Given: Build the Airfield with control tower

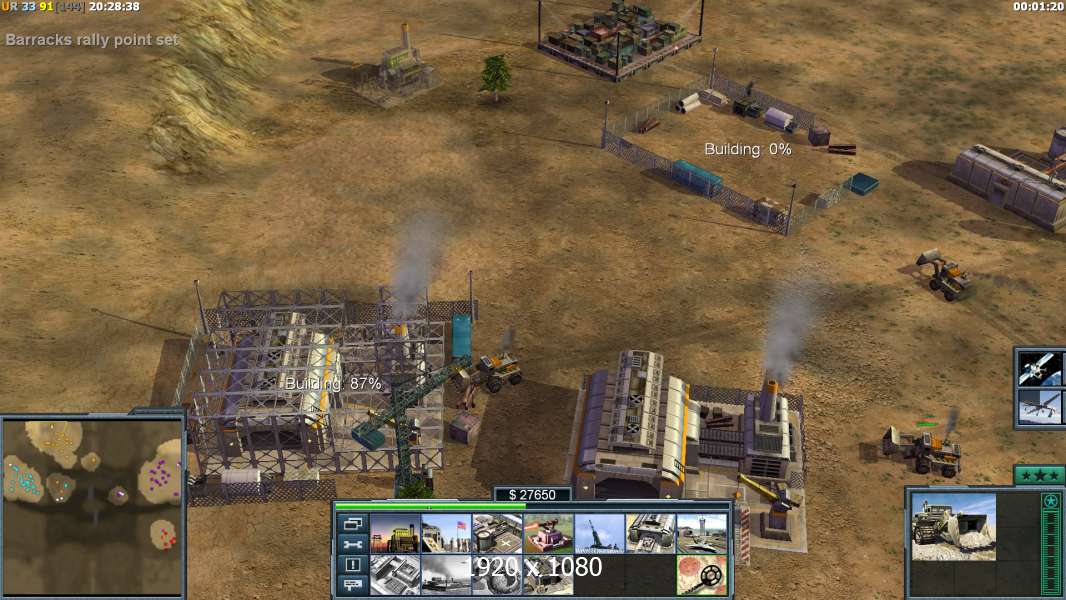Looking at the screenshot, I should [x=701, y=534].
